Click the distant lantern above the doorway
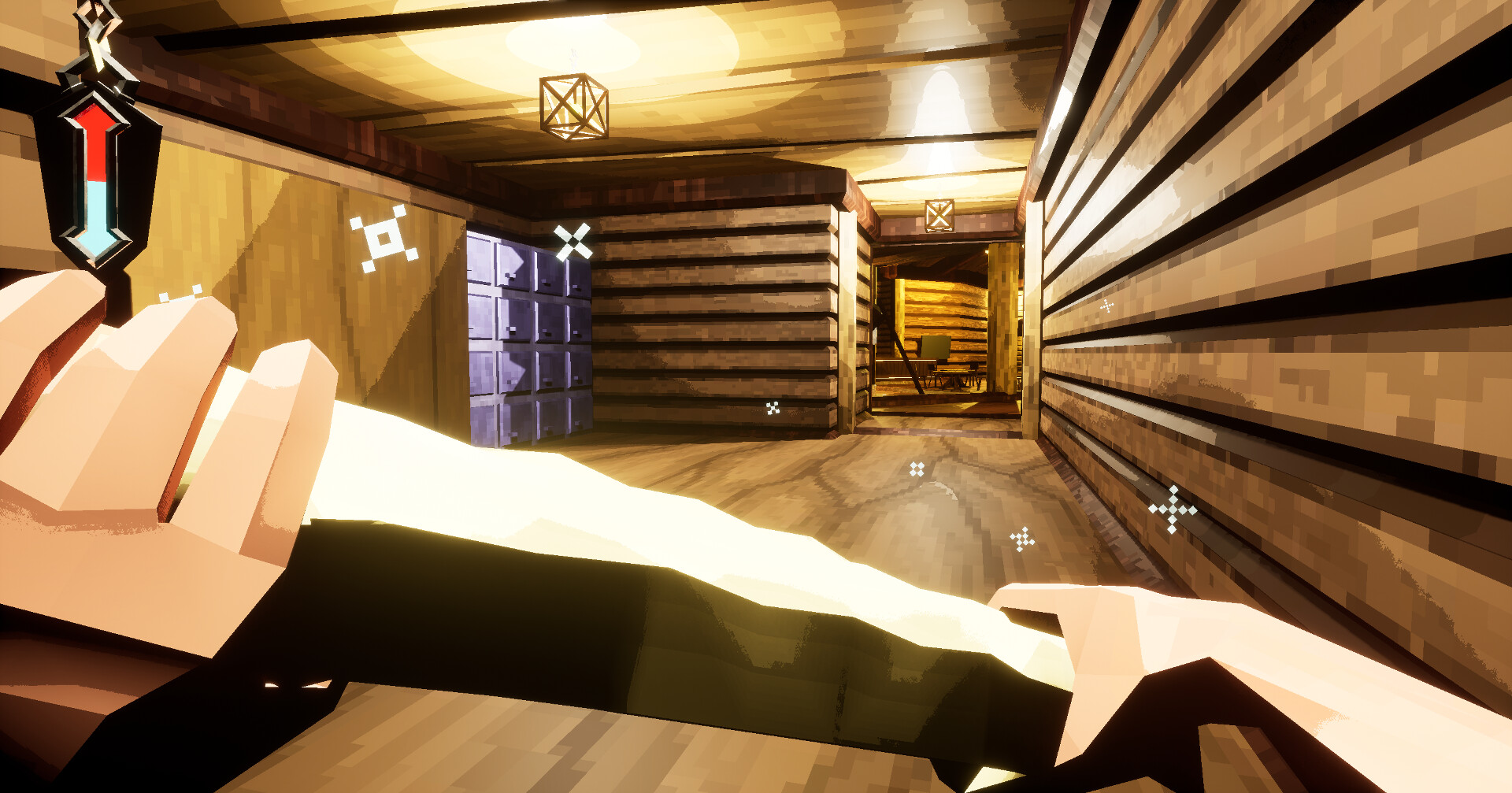 pos(939,215)
